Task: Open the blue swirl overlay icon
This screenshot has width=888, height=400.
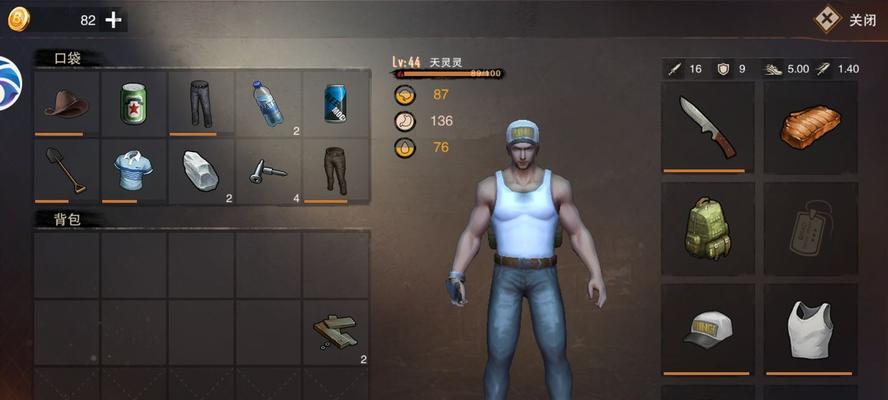Action: coord(9,85)
